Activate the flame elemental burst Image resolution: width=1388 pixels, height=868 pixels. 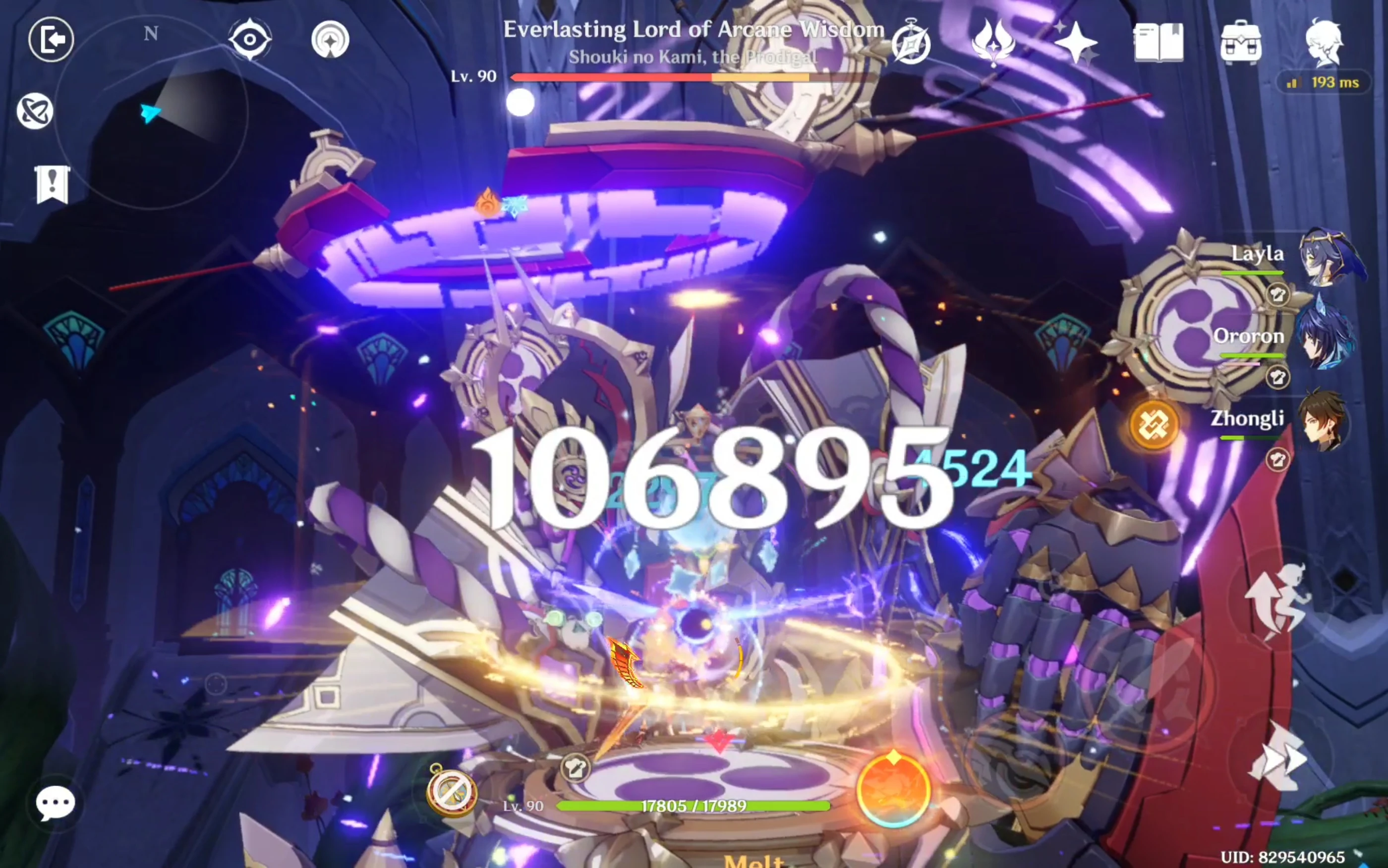pos(895,791)
